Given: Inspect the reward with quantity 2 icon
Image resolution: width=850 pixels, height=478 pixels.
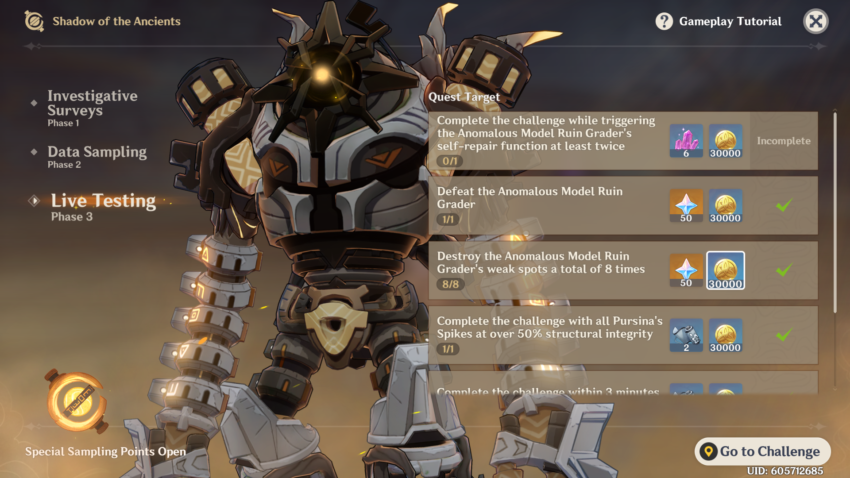Looking at the screenshot, I should [686, 335].
